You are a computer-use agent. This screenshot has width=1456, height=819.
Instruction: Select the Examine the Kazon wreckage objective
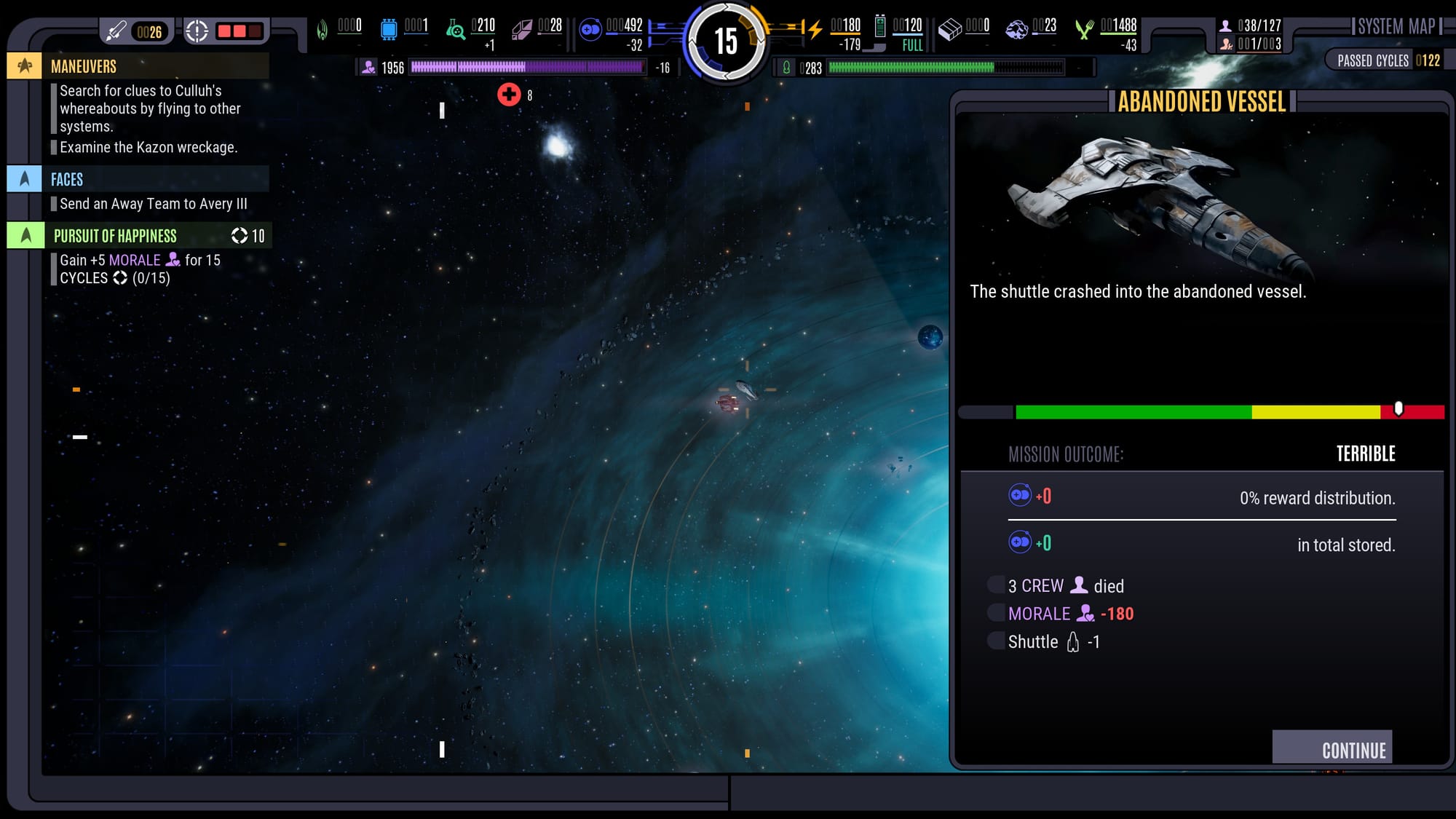(149, 147)
